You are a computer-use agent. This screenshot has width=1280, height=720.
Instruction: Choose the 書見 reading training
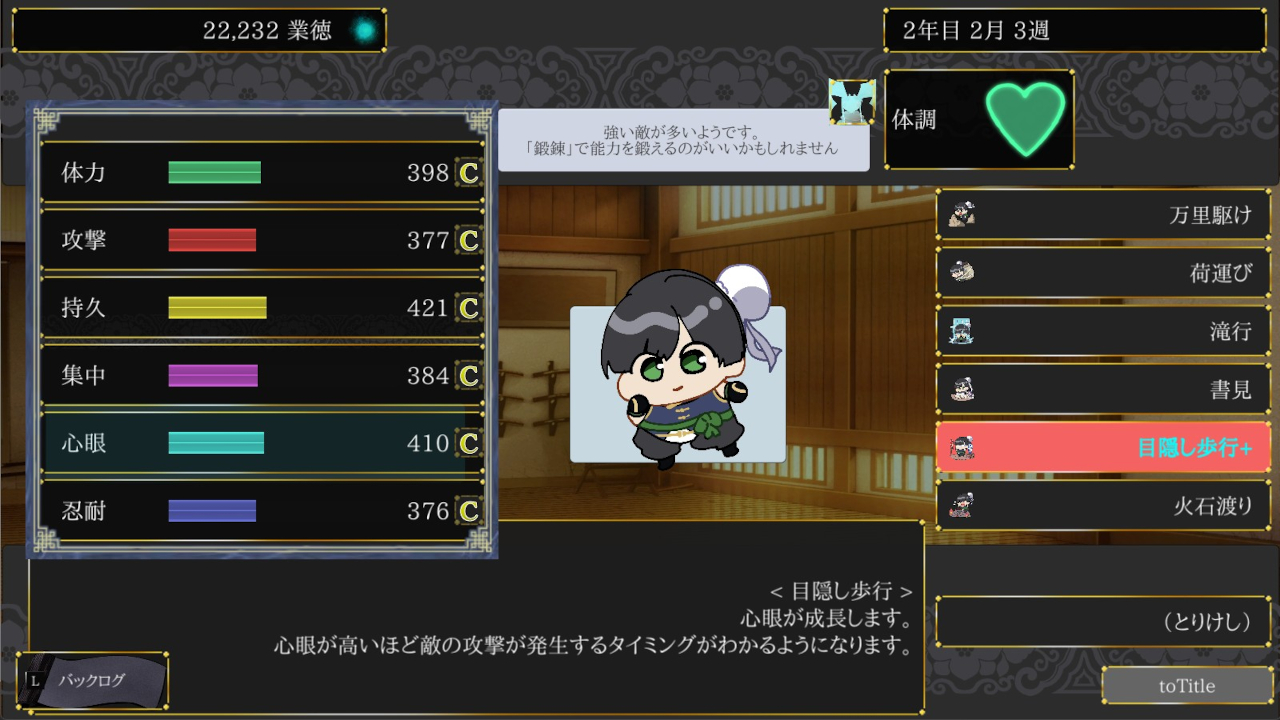click(x=1103, y=388)
